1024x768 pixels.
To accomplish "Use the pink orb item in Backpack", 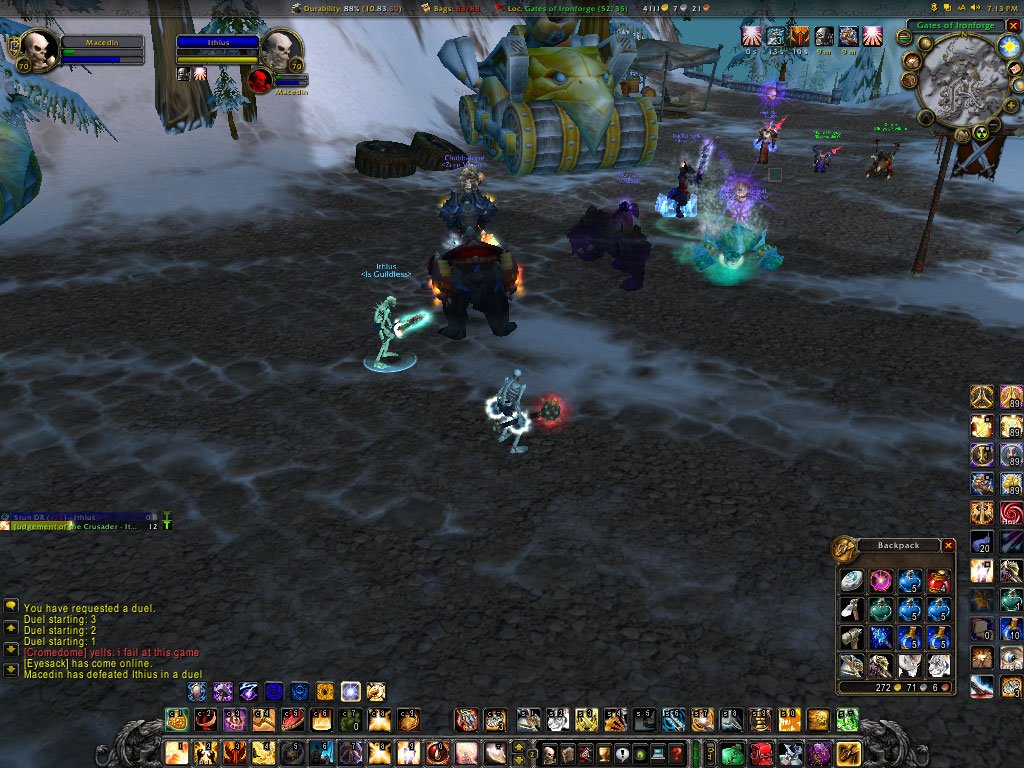I will coord(880,581).
